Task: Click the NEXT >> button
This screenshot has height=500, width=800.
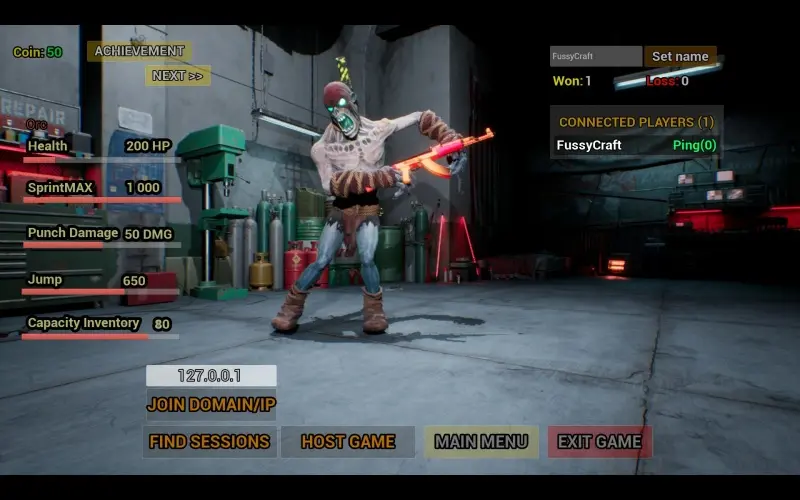Action: click(178, 76)
